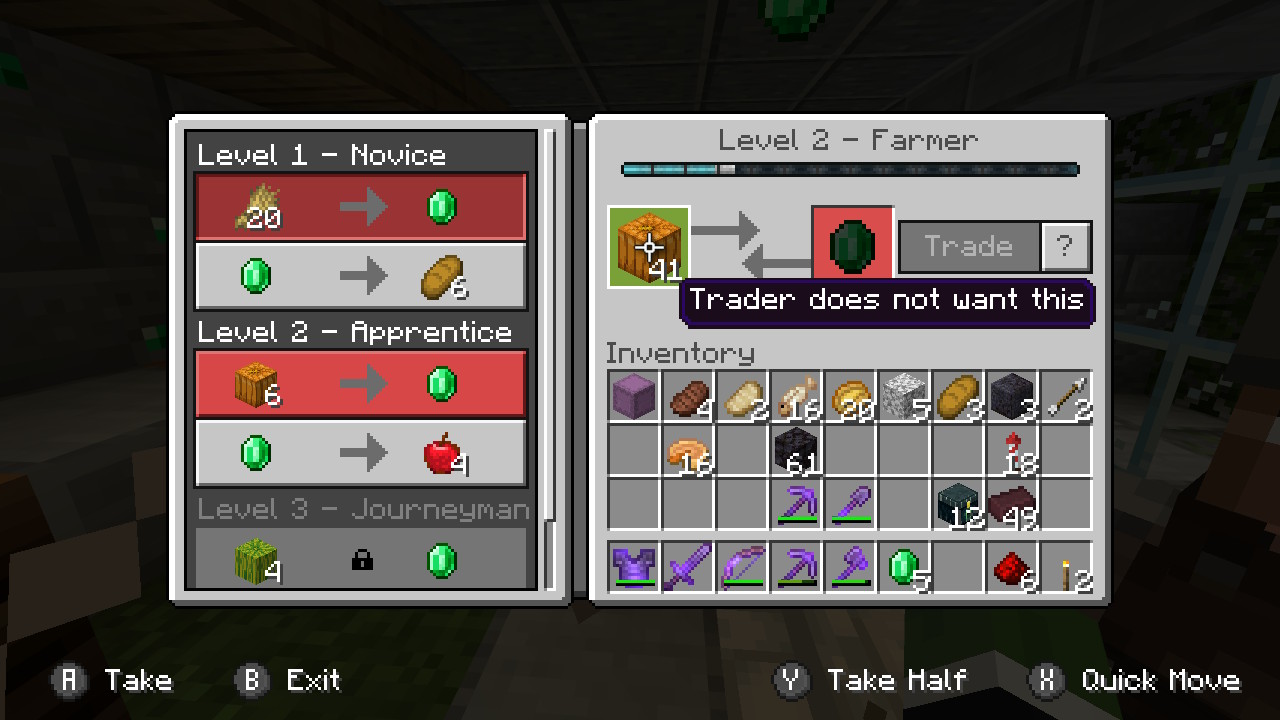Pick up the emerald stack in hotbar
The height and width of the screenshot is (720, 1280).
904,568
